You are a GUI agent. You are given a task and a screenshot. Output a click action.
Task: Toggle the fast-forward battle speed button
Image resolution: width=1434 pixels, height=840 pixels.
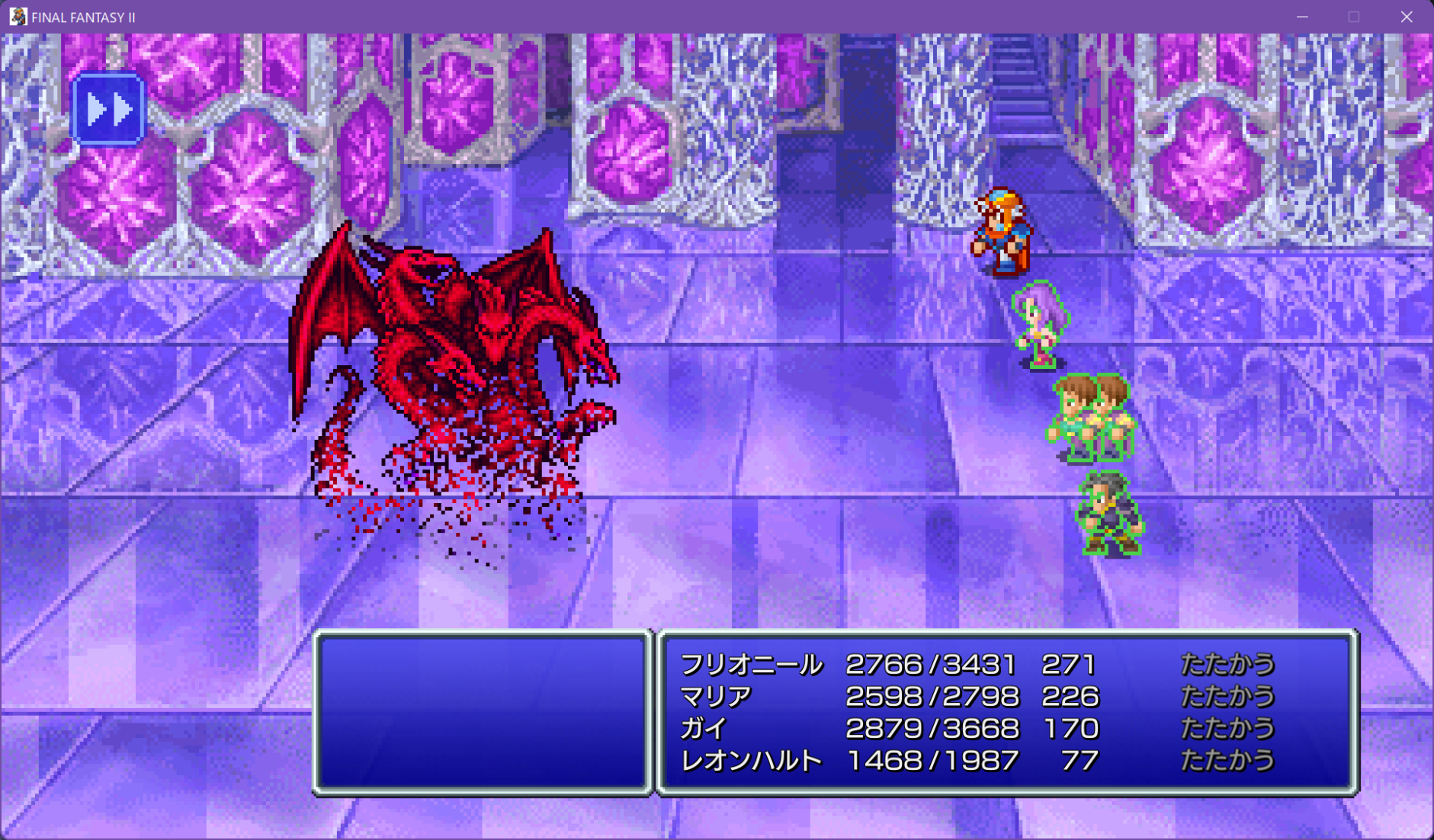pos(108,110)
